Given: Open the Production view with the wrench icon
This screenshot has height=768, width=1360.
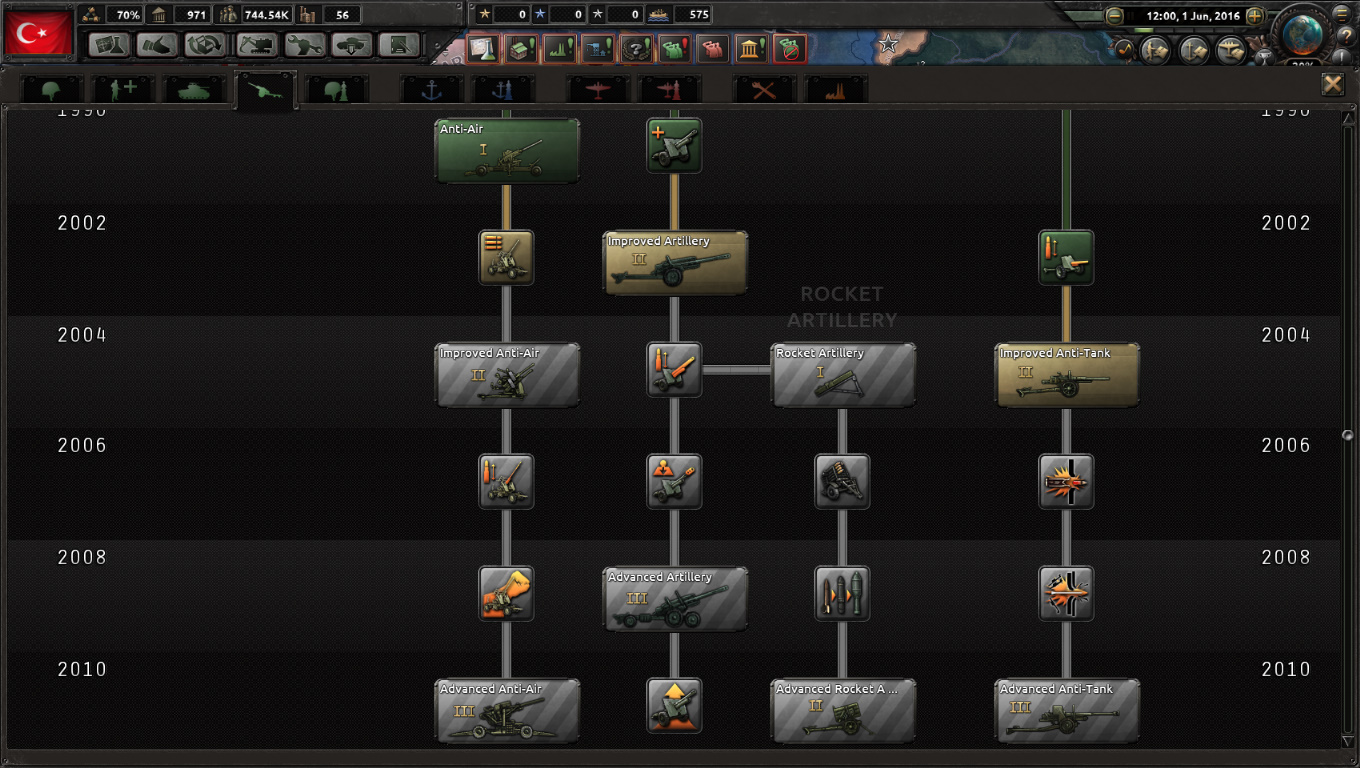Looking at the screenshot, I should click(304, 45).
